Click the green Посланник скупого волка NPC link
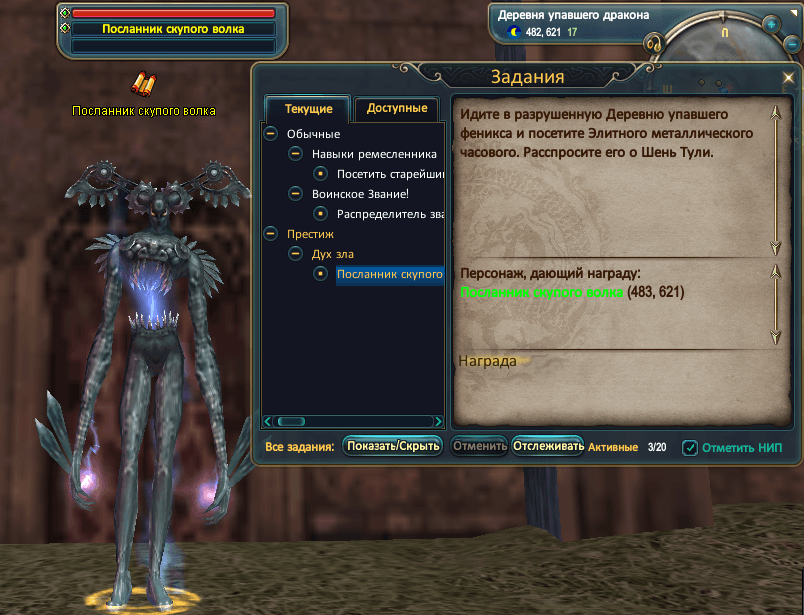 (x=542, y=292)
